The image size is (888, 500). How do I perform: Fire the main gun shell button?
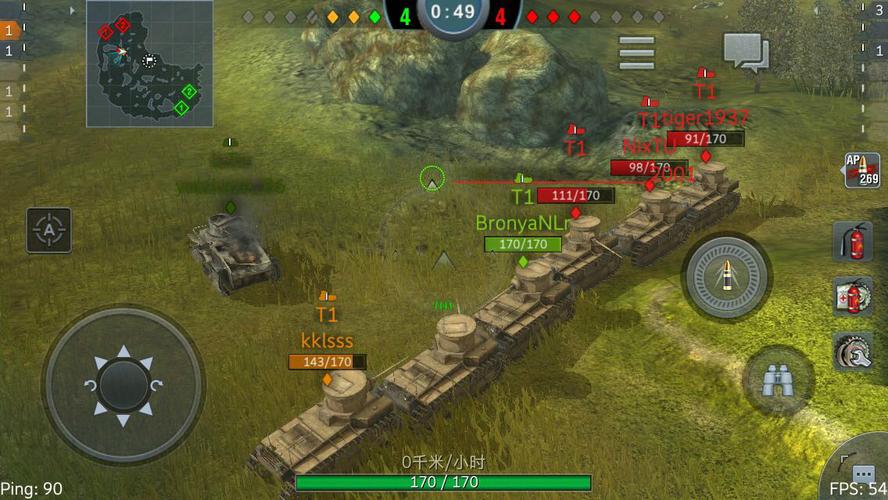click(727, 277)
